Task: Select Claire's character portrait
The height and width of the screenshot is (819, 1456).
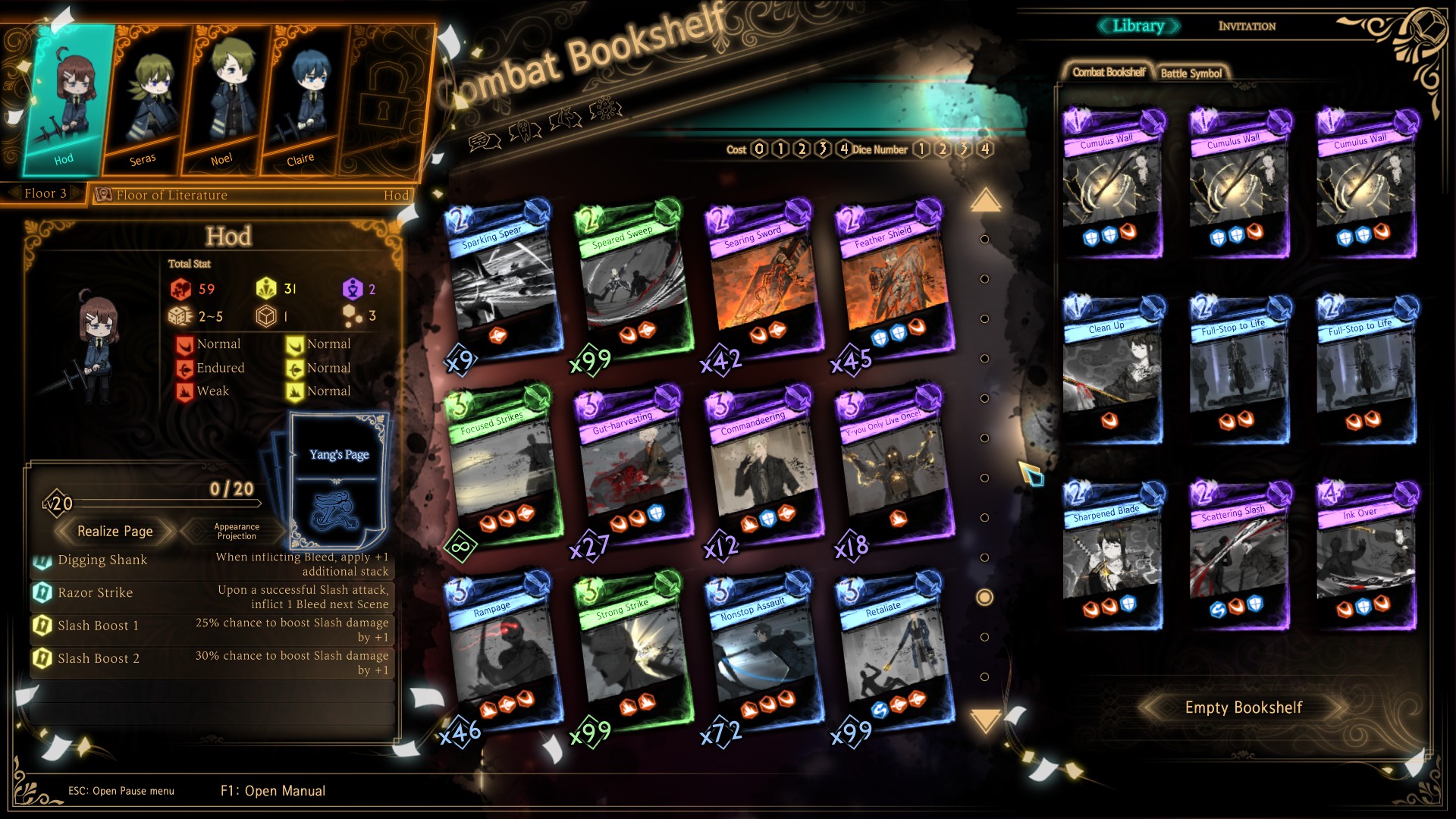Action: (x=305, y=99)
